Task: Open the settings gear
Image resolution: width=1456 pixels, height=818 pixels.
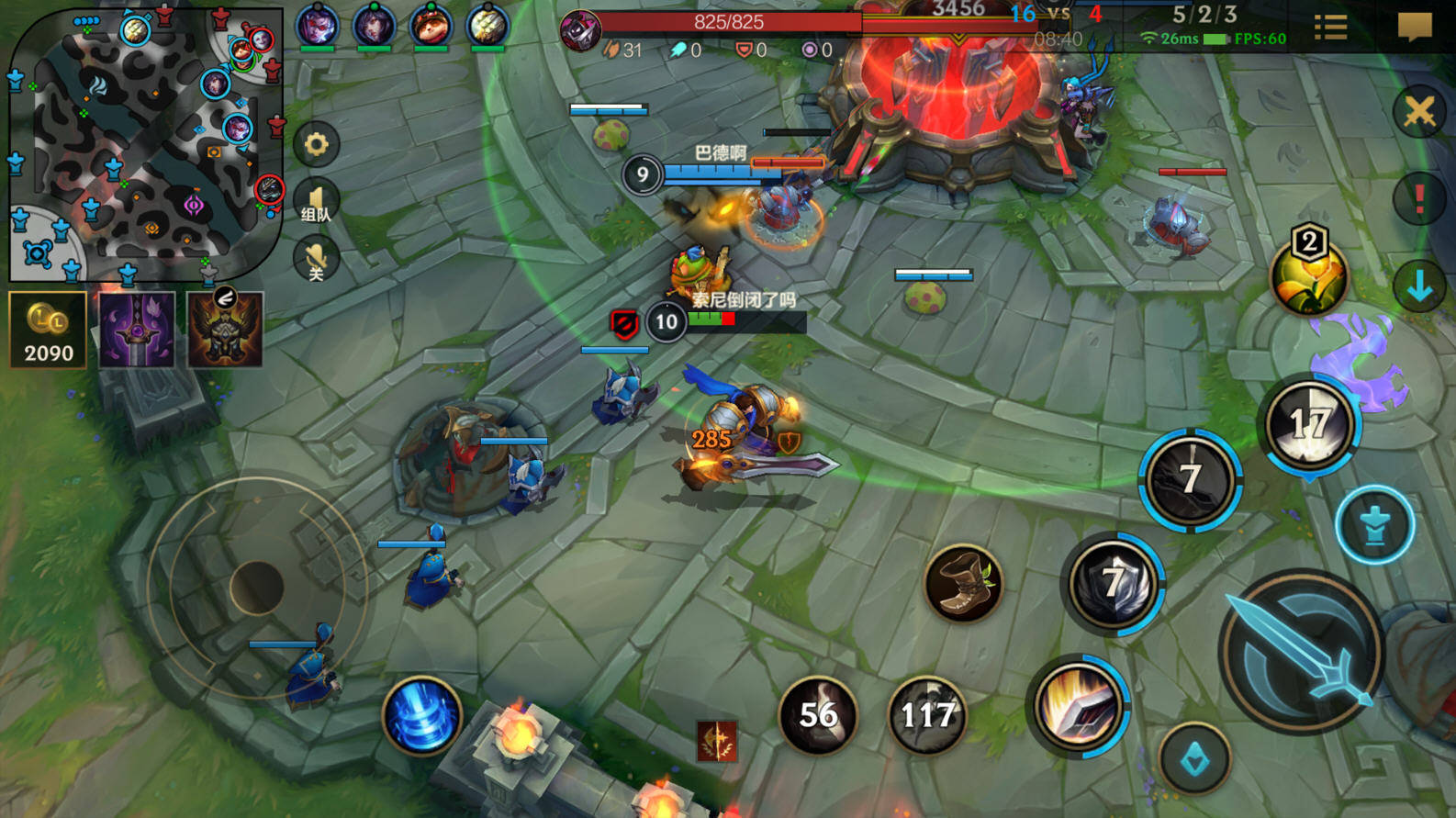Action: pos(317,144)
